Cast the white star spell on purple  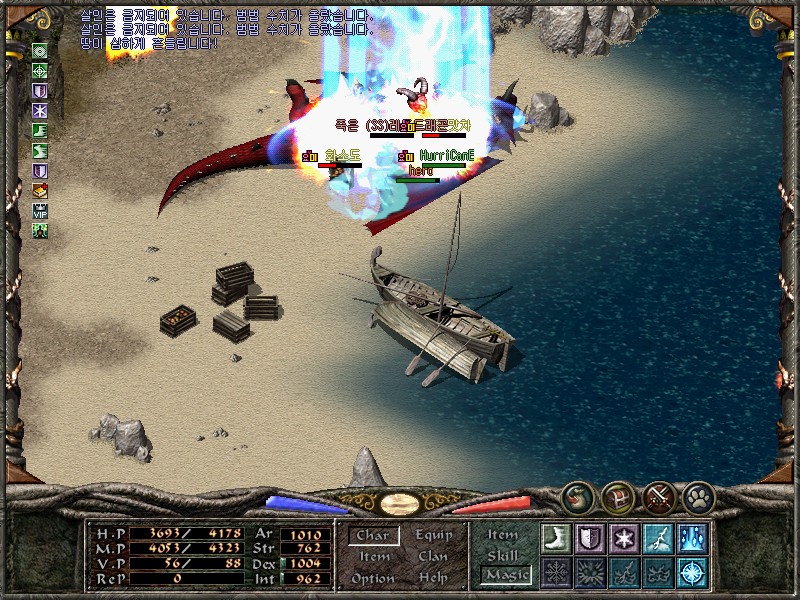(x=624, y=538)
